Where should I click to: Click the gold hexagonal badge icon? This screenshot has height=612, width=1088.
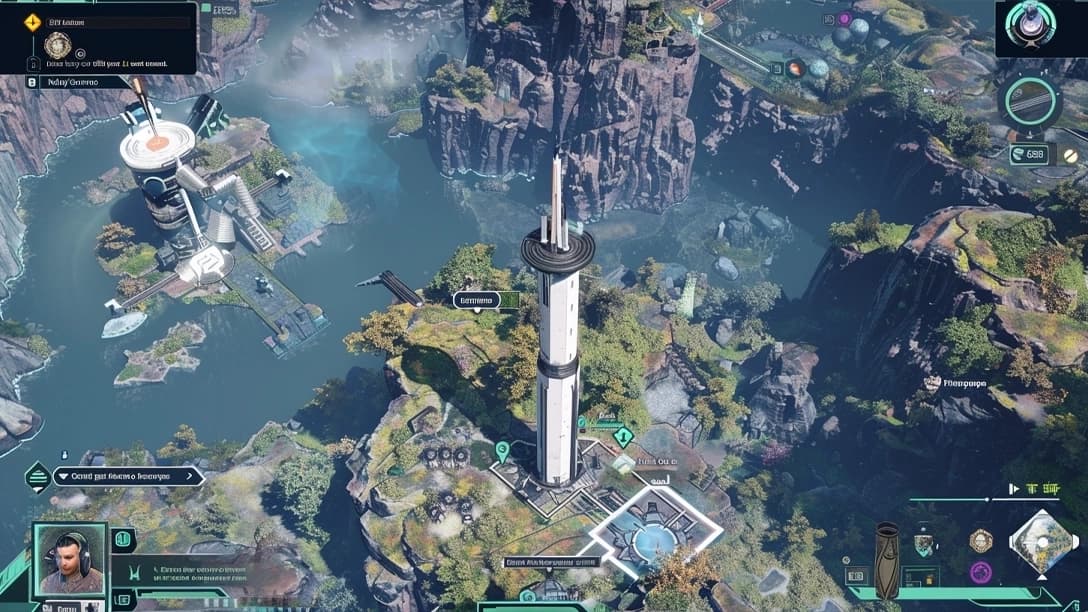tap(981, 540)
